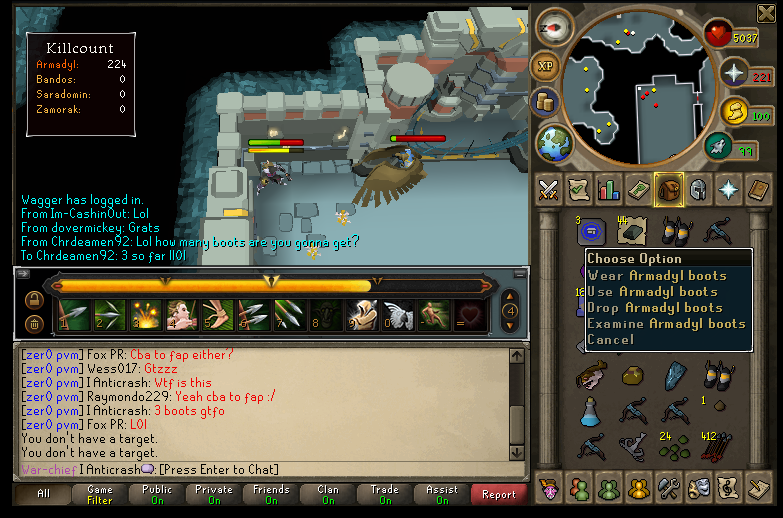Toggle the Clan chat filter
The width and height of the screenshot is (783, 518).
[328, 494]
